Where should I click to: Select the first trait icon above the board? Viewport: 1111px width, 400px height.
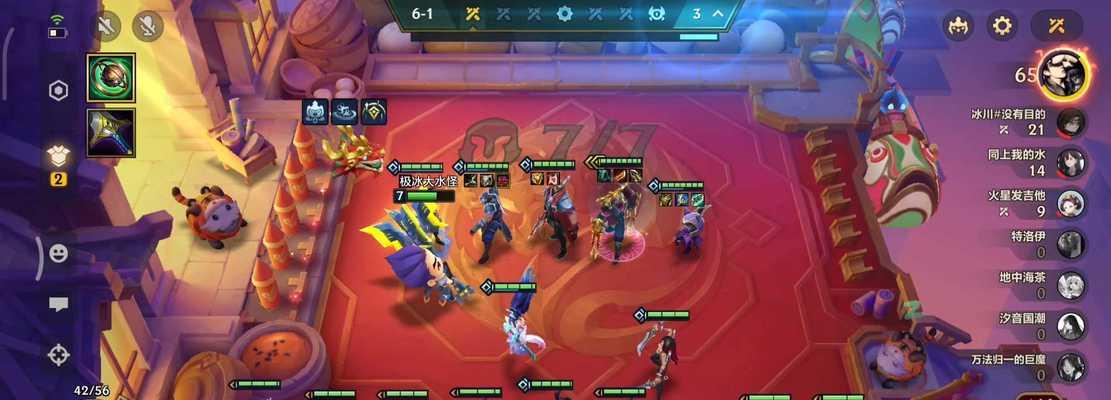(315, 112)
